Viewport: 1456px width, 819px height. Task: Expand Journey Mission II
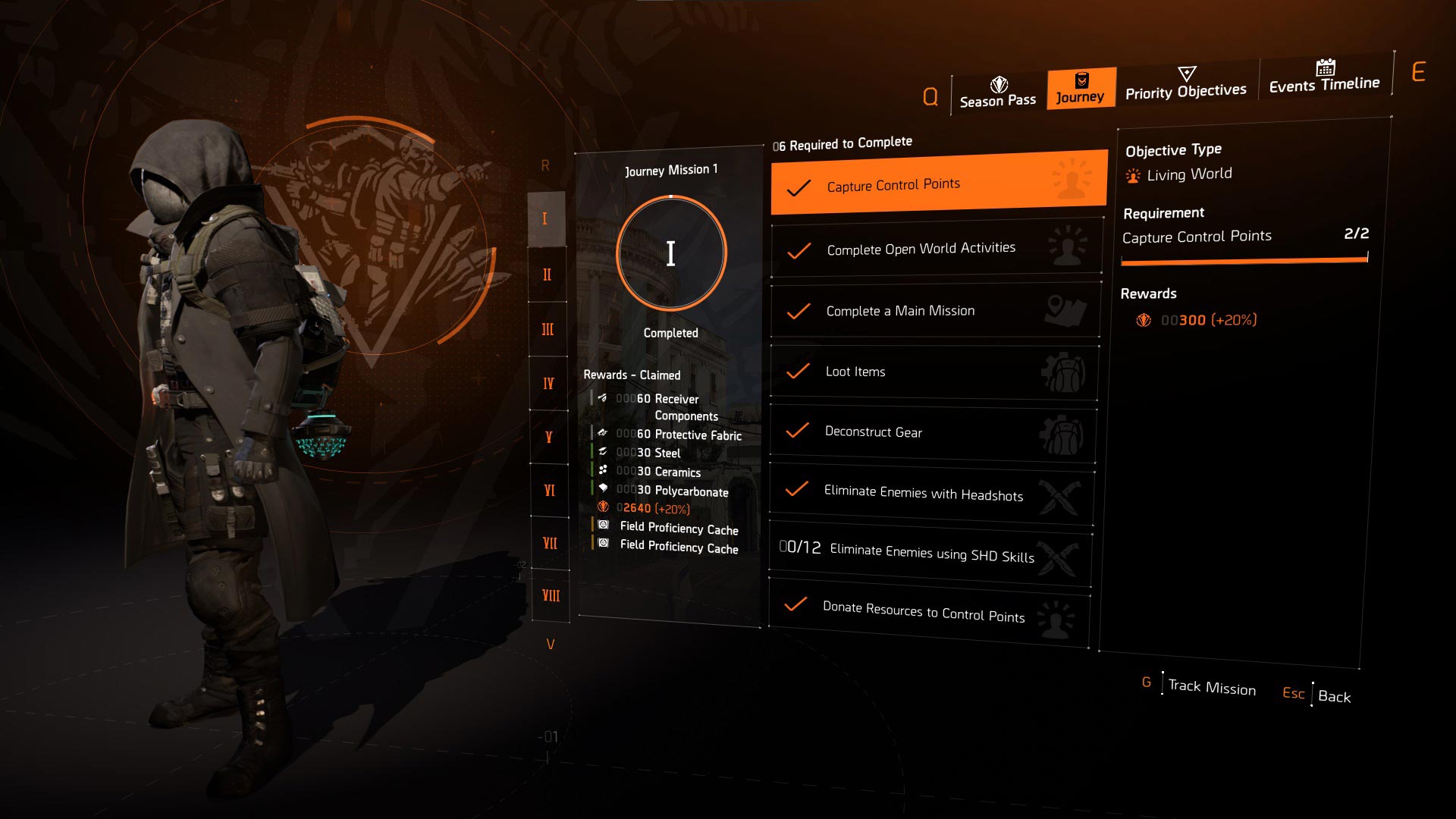[548, 275]
